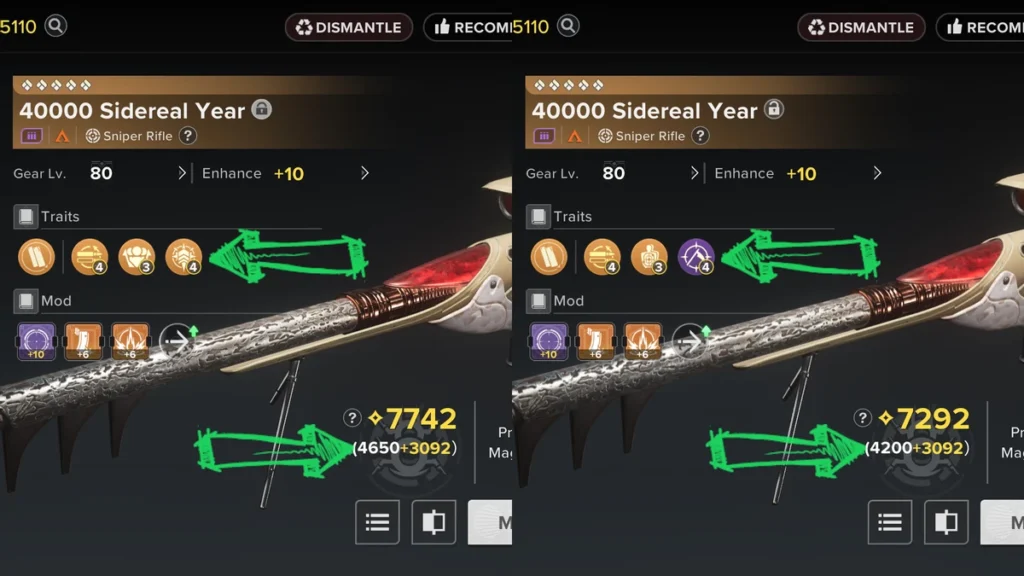
Task: Open the help icon beside the 7292 score
Action: point(864,418)
